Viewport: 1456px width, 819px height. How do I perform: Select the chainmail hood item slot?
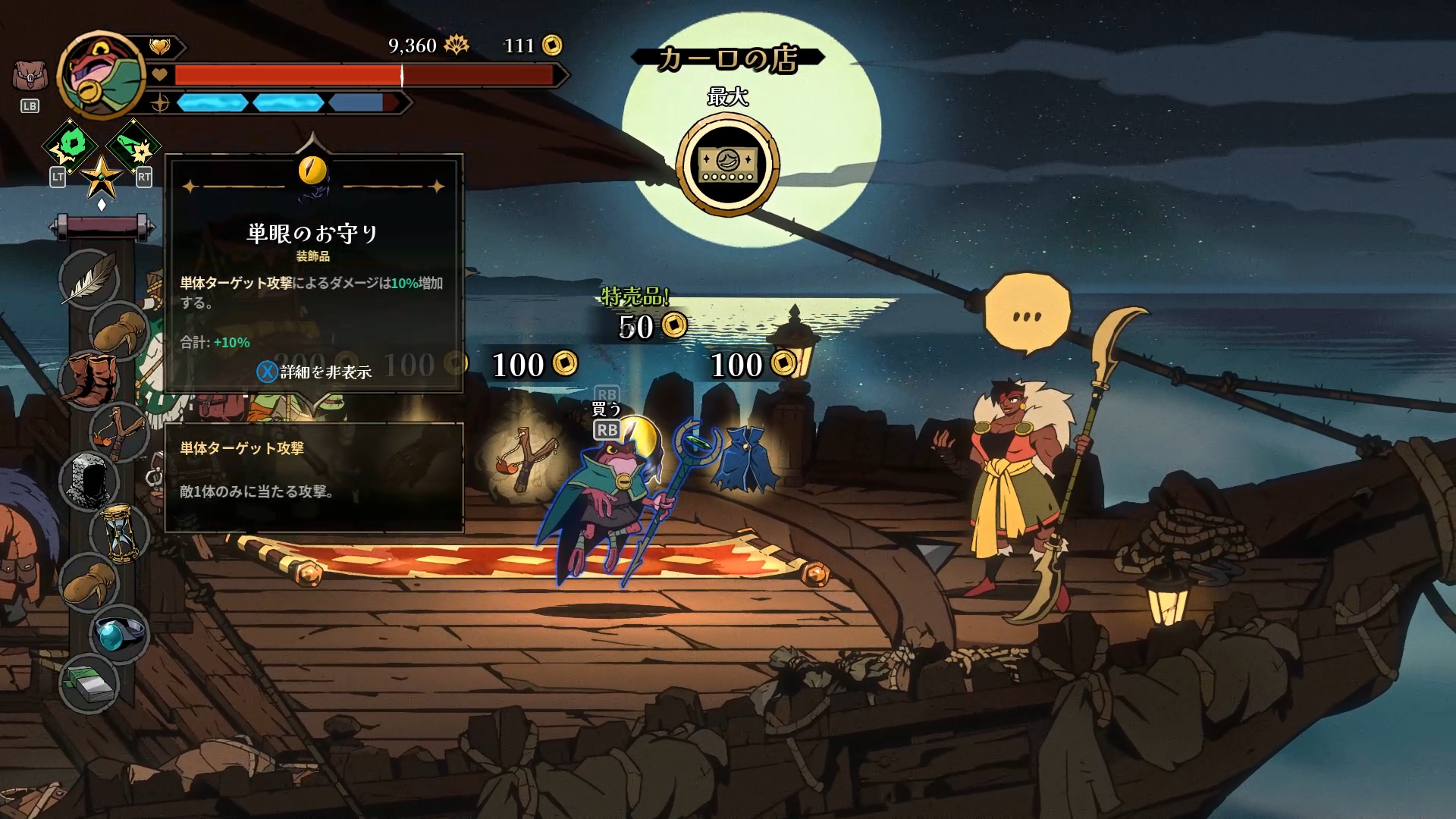tap(89, 482)
